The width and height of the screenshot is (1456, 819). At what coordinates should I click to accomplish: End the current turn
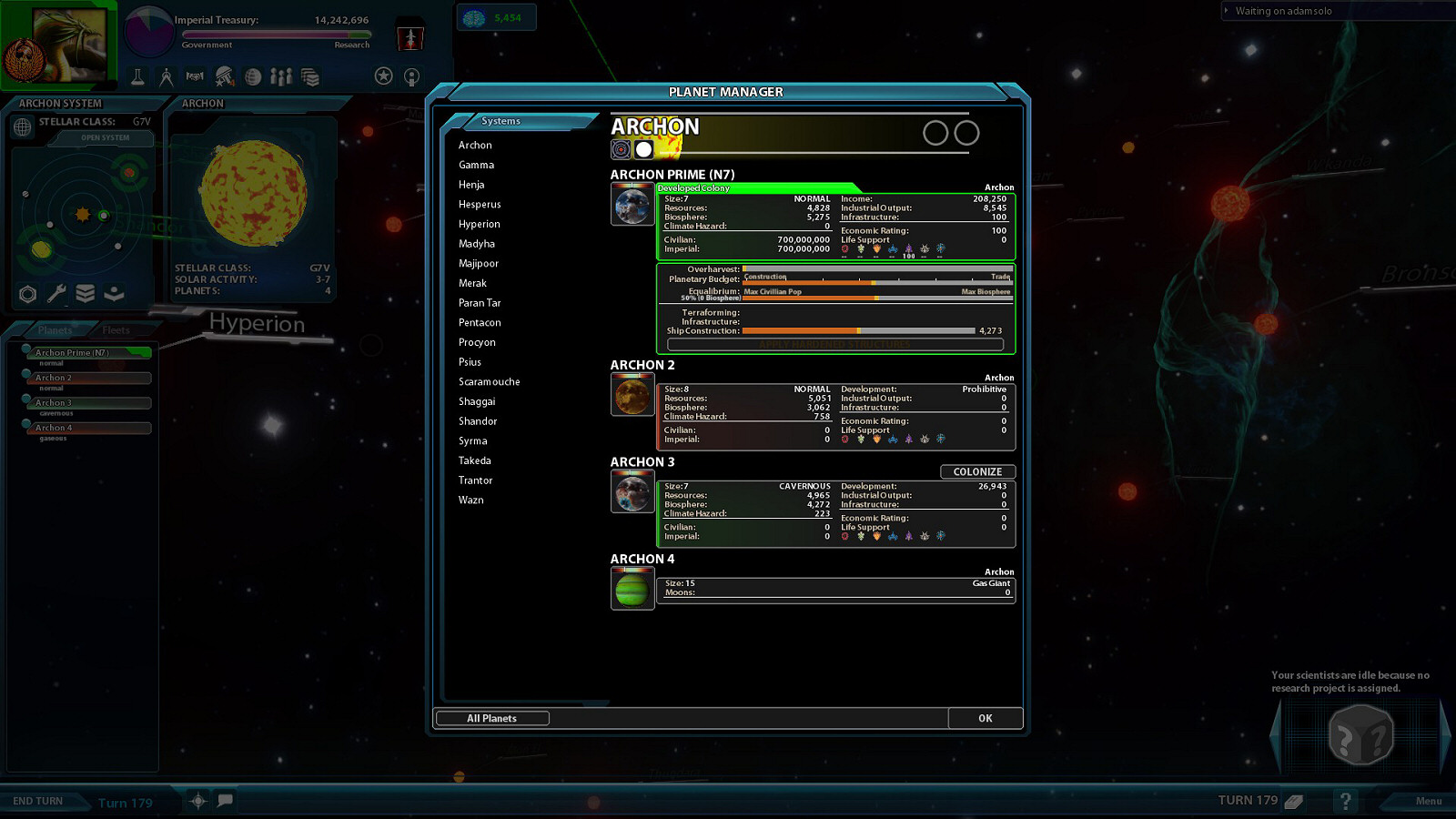(x=38, y=801)
